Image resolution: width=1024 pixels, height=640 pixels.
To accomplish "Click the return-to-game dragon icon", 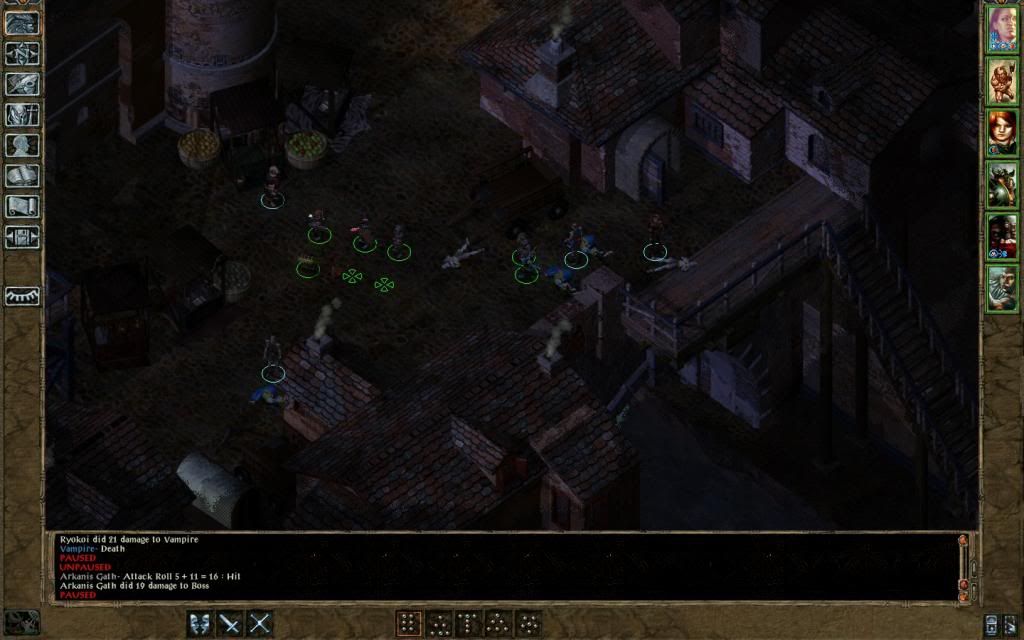I will click(22, 23).
